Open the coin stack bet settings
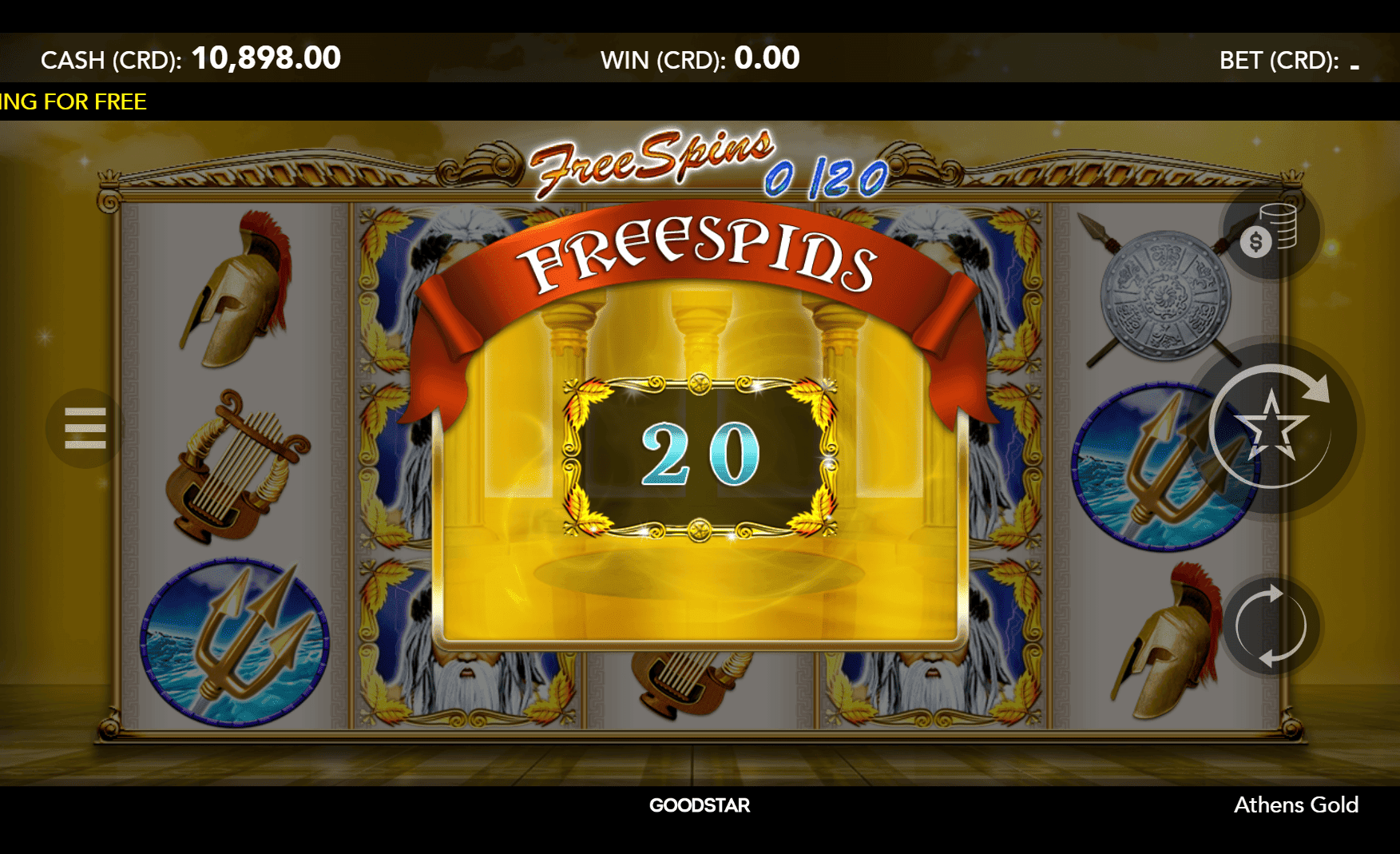 (1270, 231)
